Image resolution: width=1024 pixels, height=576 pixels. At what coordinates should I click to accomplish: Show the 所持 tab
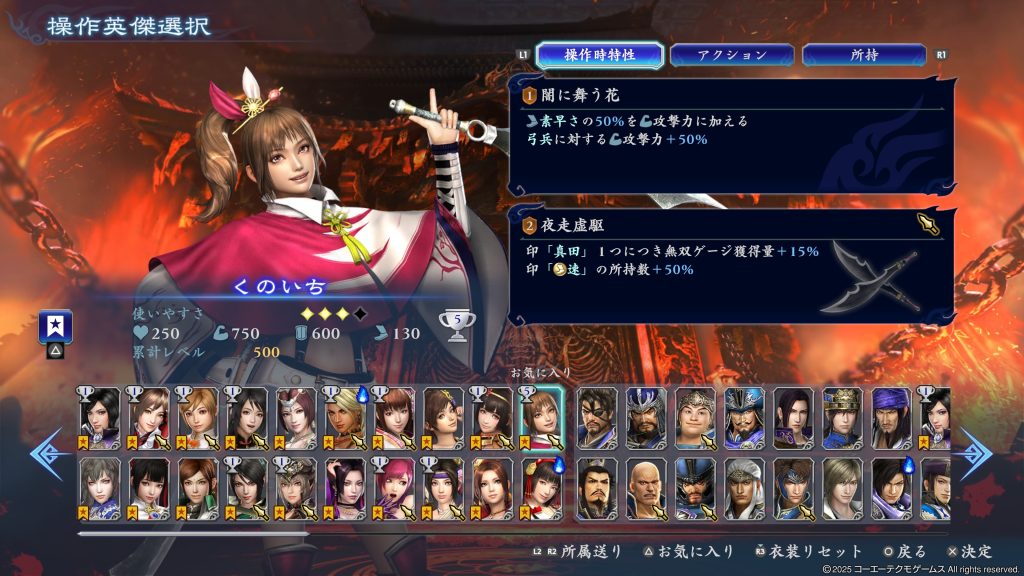[x=864, y=55]
